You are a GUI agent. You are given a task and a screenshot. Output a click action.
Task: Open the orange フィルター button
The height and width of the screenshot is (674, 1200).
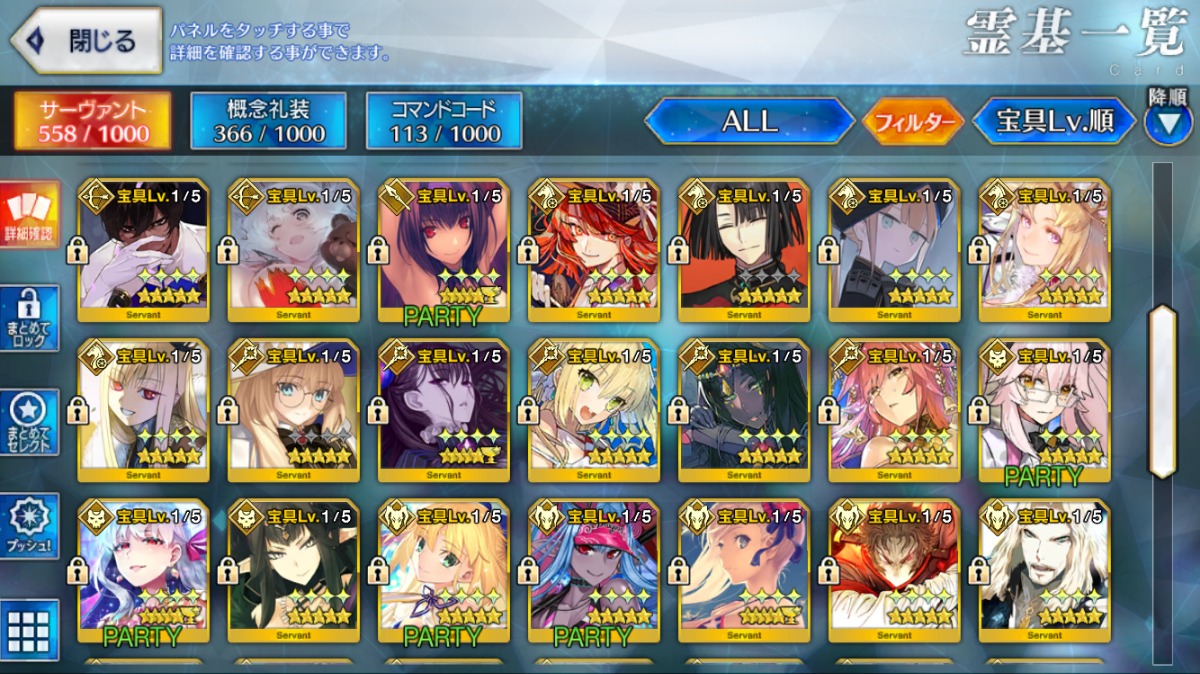coord(912,122)
